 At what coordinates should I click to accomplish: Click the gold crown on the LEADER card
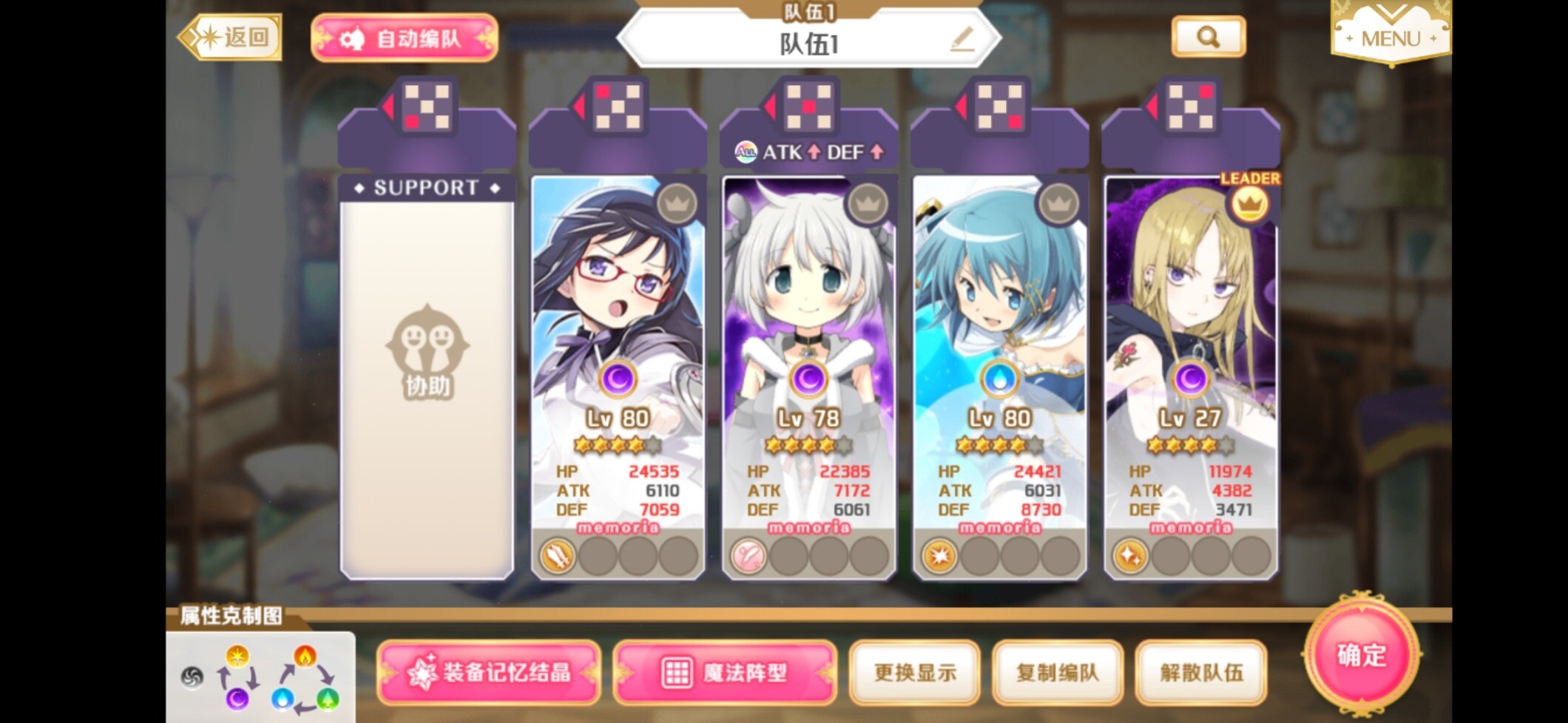pyautogui.click(x=1249, y=205)
